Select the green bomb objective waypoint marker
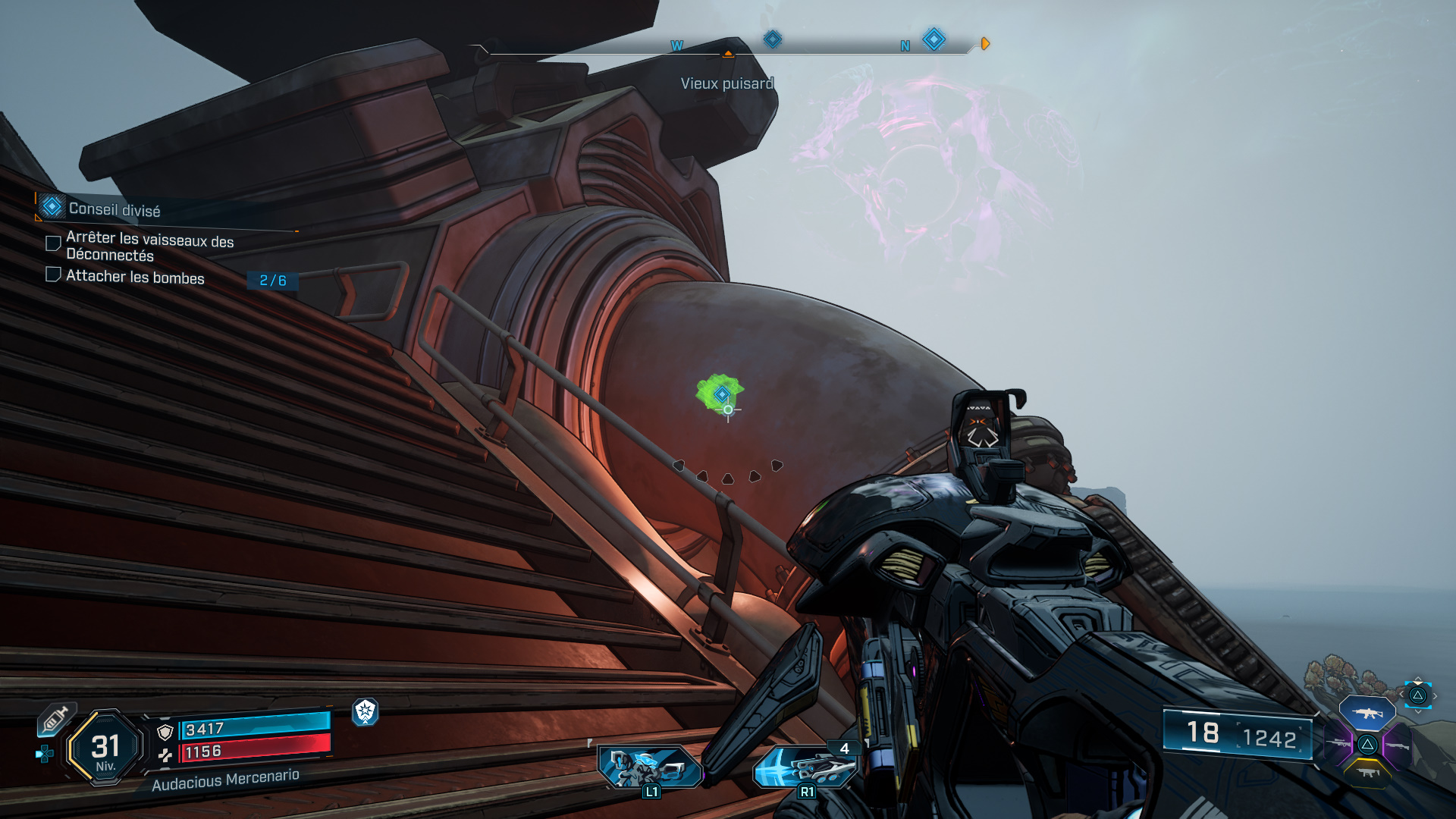This screenshot has width=1456, height=819. point(721,394)
